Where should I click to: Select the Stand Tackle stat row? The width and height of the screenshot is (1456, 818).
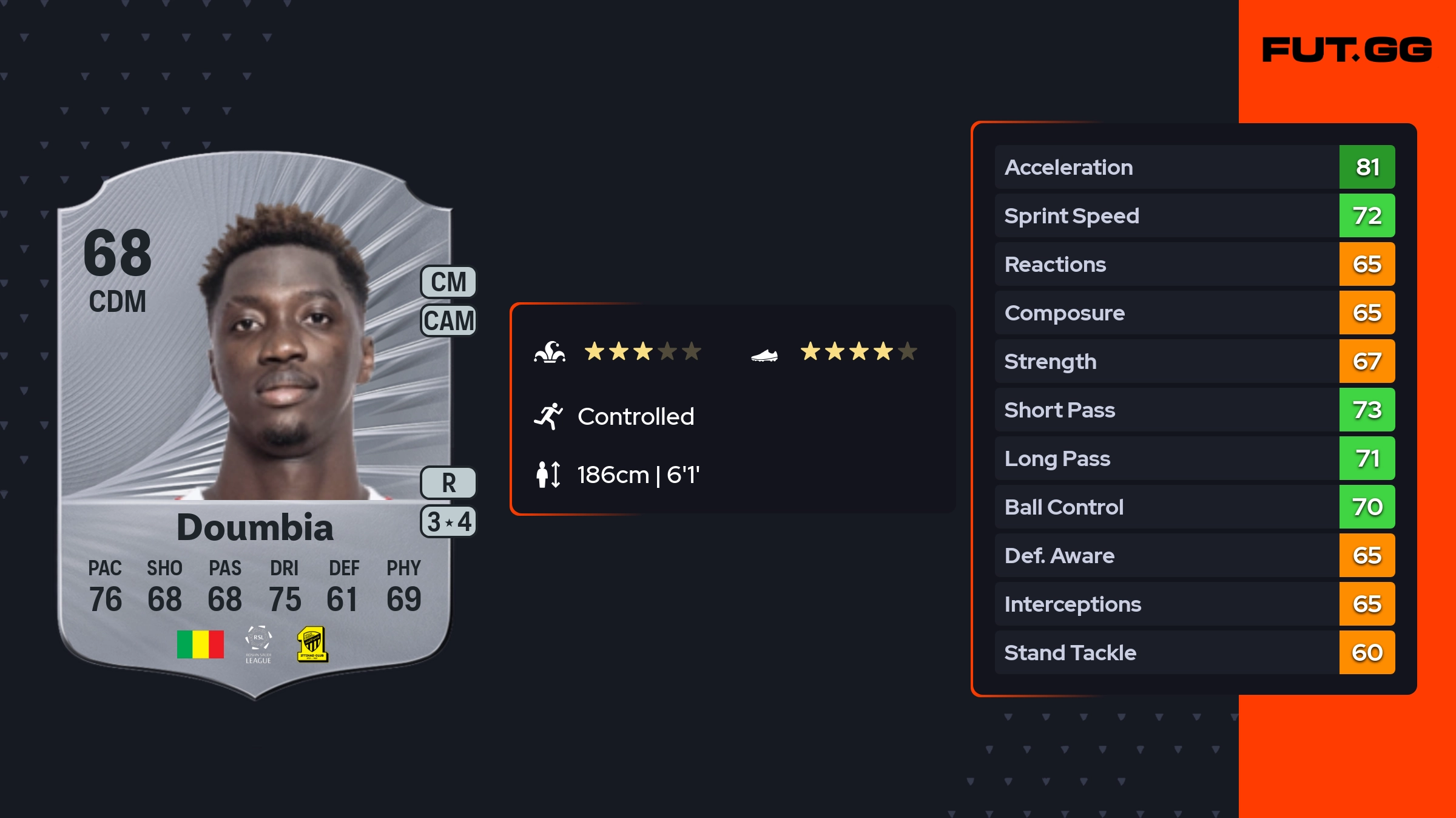point(1194,652)
